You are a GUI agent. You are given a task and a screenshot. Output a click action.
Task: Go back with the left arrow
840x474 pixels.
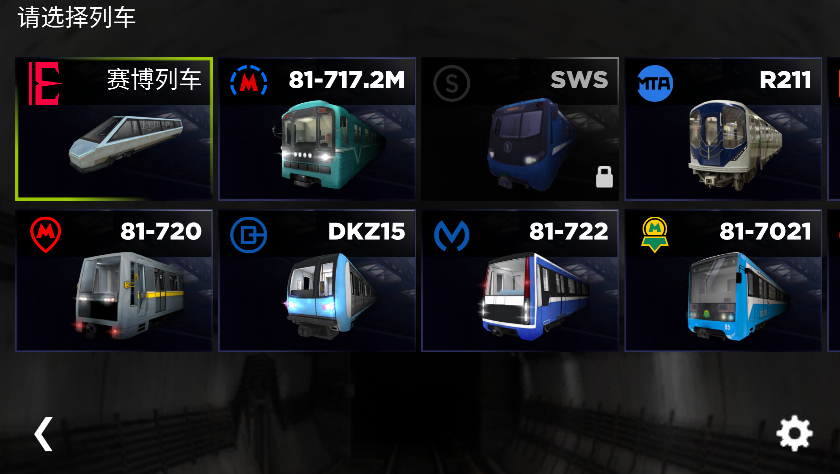click(43, 433)
